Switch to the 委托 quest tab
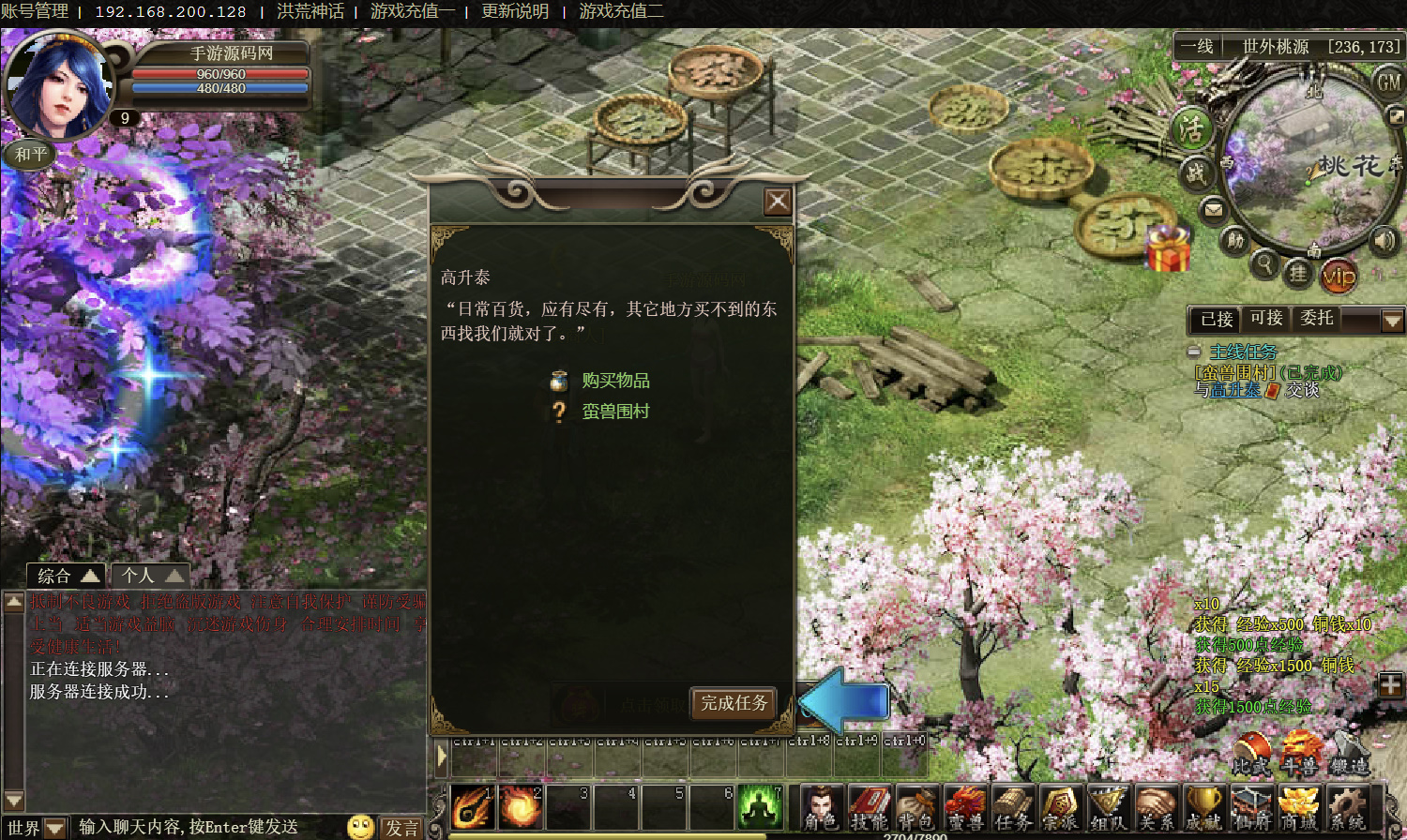Image resolution: width=1407 pixels, height=840 pixels. [1317, 319]
